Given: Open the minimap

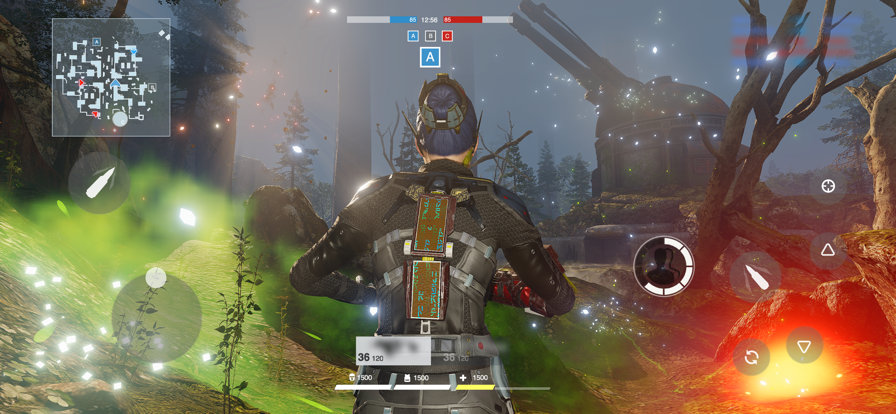Looking at the screenshot, I should (111, 77).
